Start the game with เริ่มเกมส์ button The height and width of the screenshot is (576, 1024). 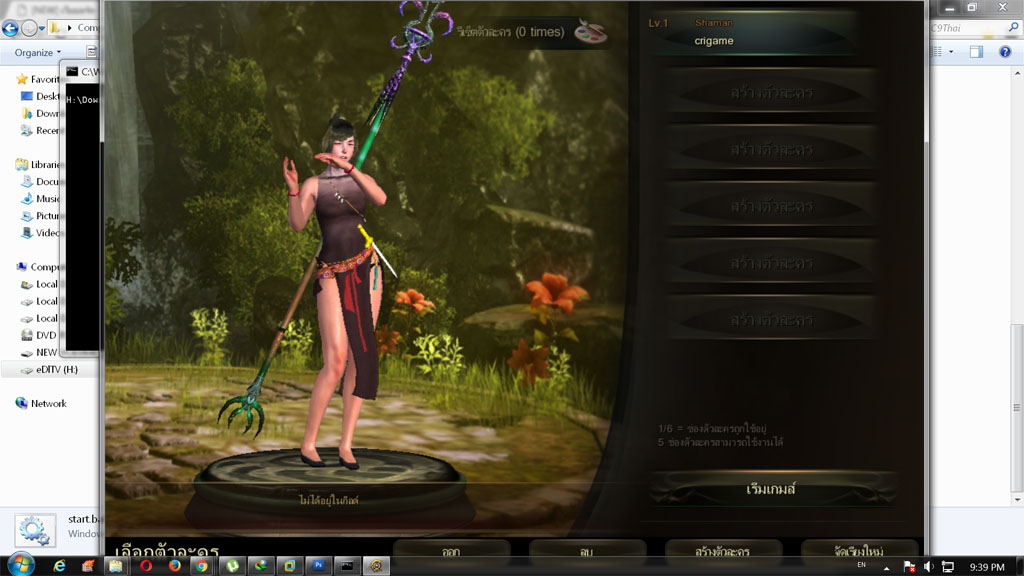(x=771, y=489)
